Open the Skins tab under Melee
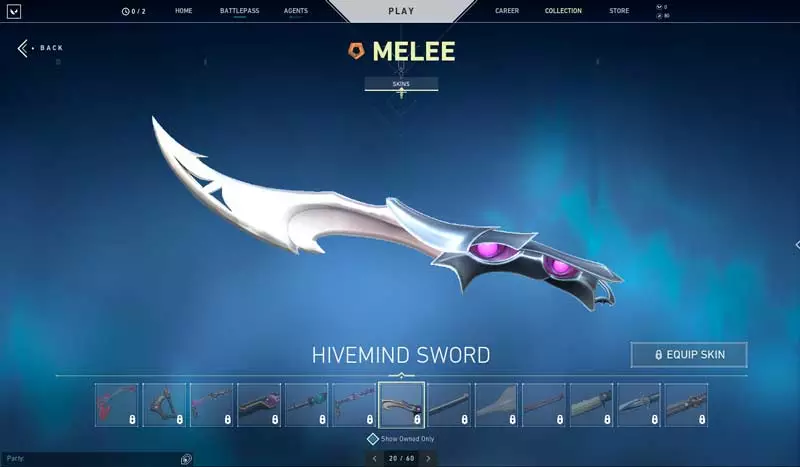Image resolution: width=800 pixels, height=467 pixels. point(401,84)
